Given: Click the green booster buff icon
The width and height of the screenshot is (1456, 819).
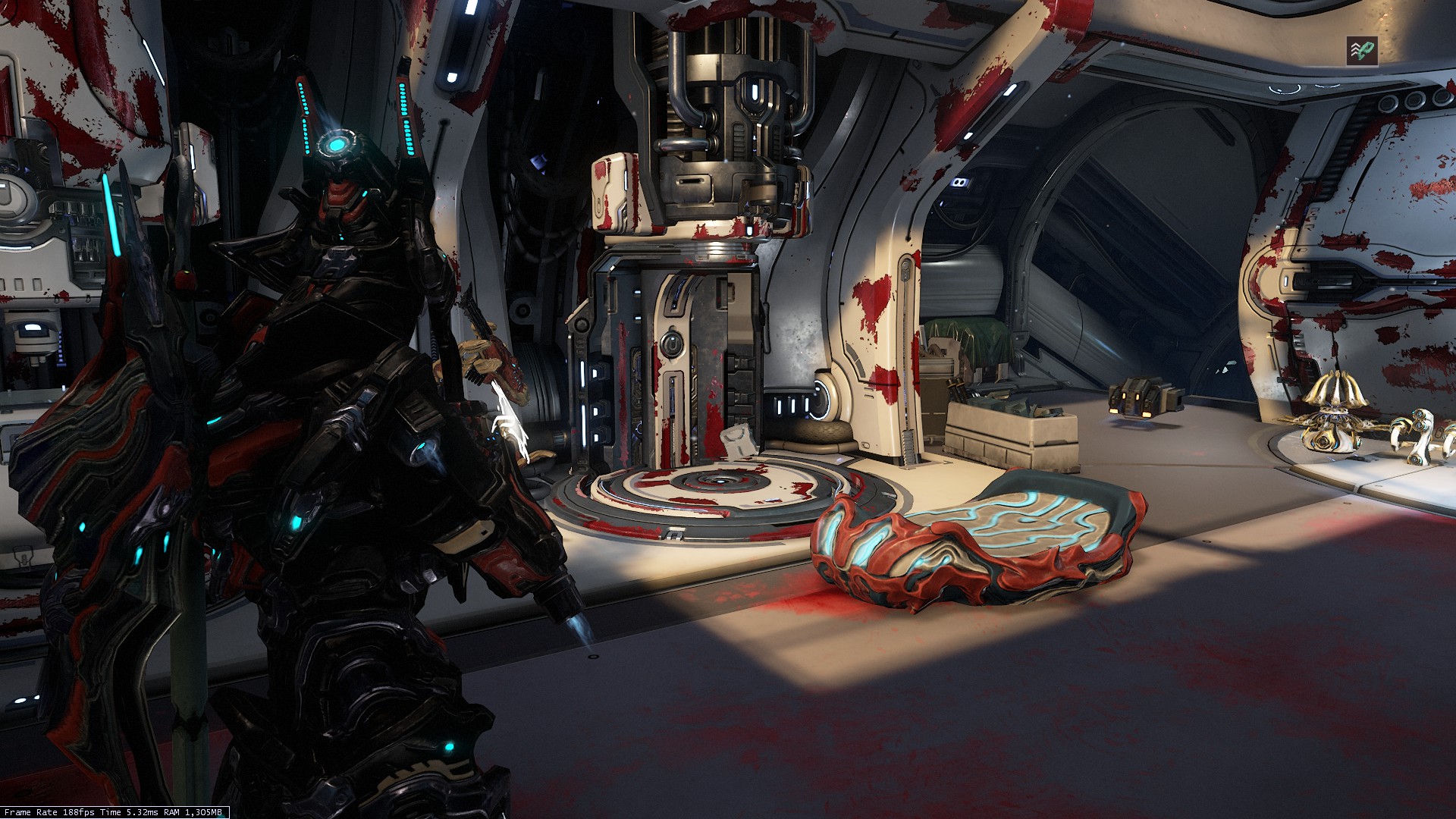Looking at the screenshot, I should tap(1362, 51).
